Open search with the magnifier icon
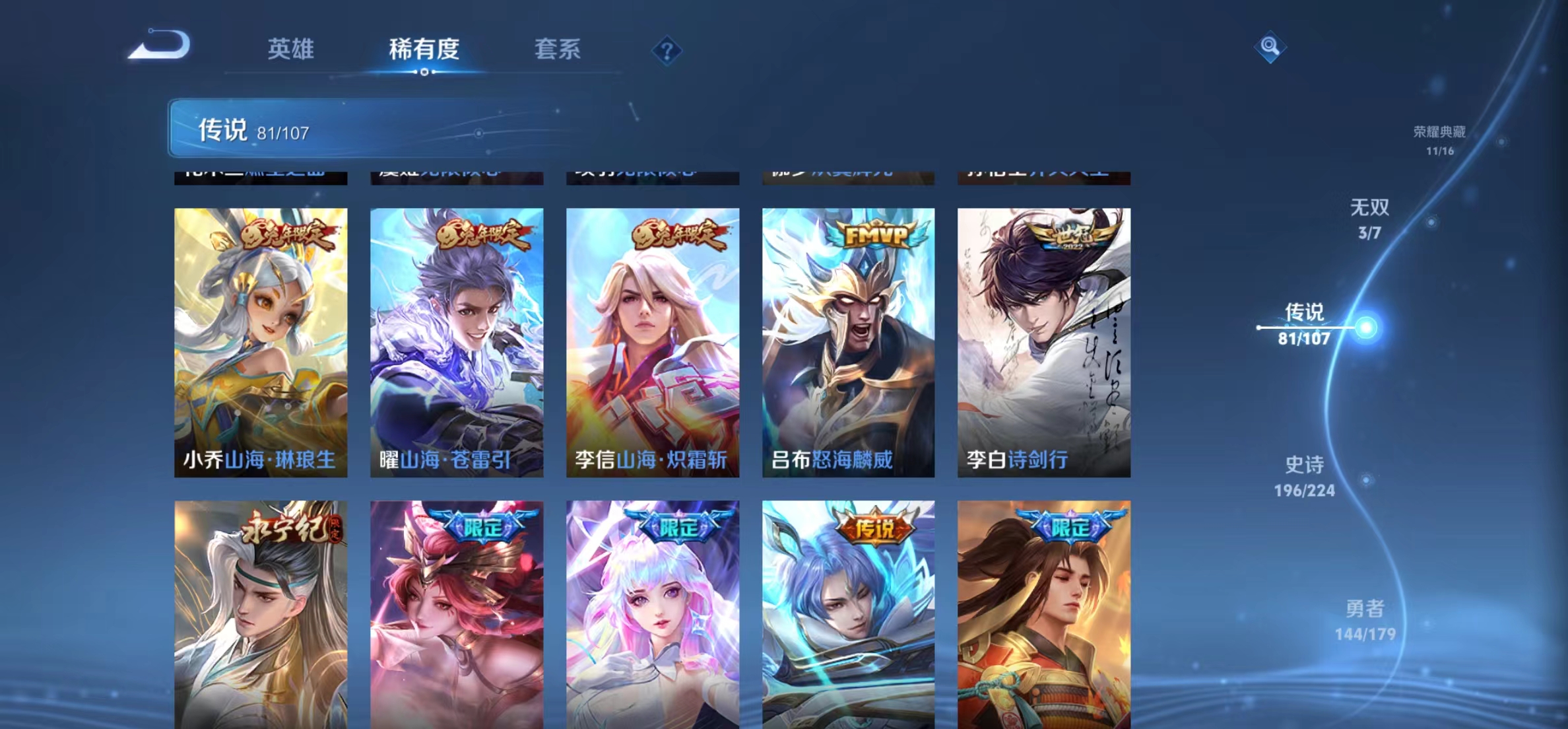This screenshot has height=729, width=1568. click(1270, 47)
